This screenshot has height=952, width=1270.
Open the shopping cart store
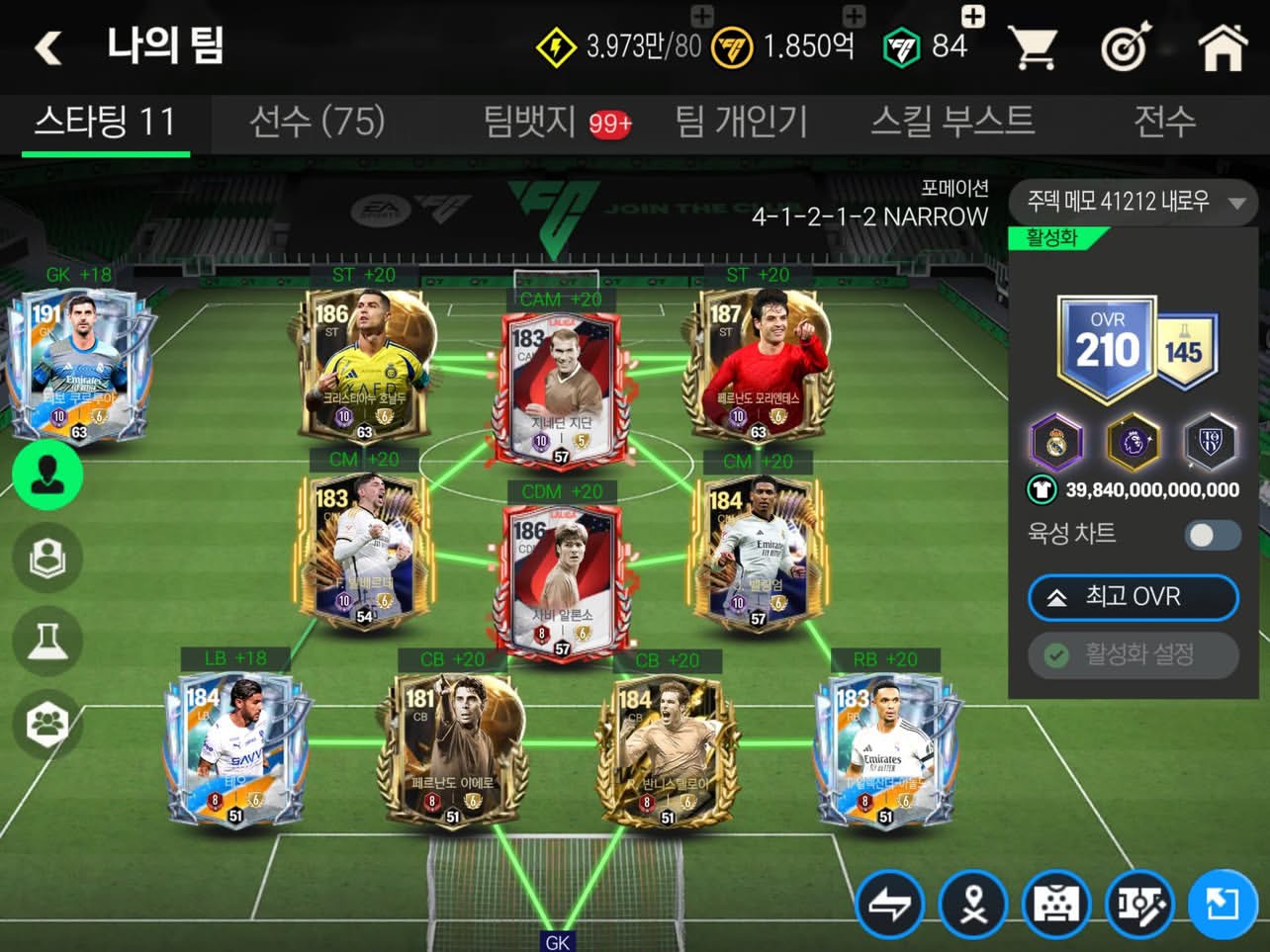tap(1033, 46)
